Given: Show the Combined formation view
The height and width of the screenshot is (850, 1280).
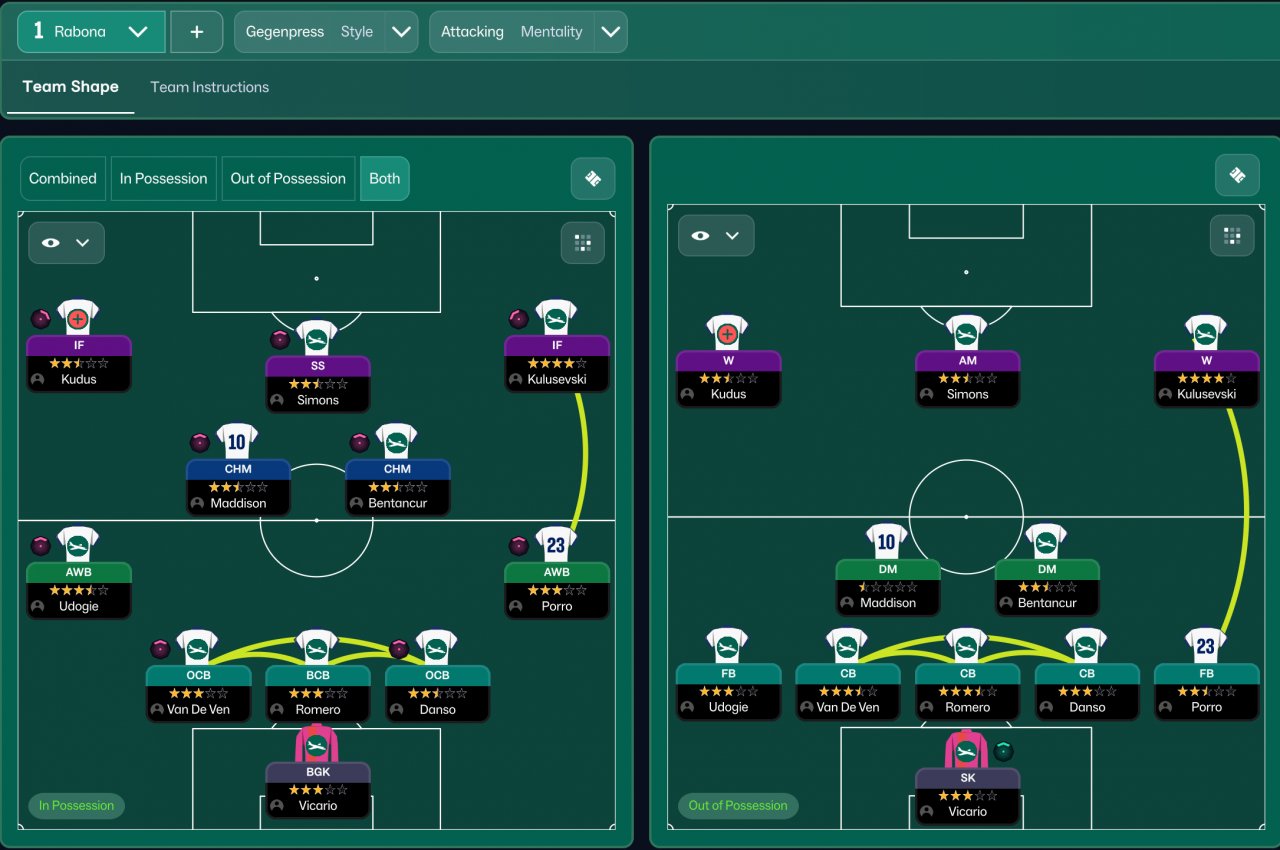Looking at the screenshot, I should [x=63, y=178].
